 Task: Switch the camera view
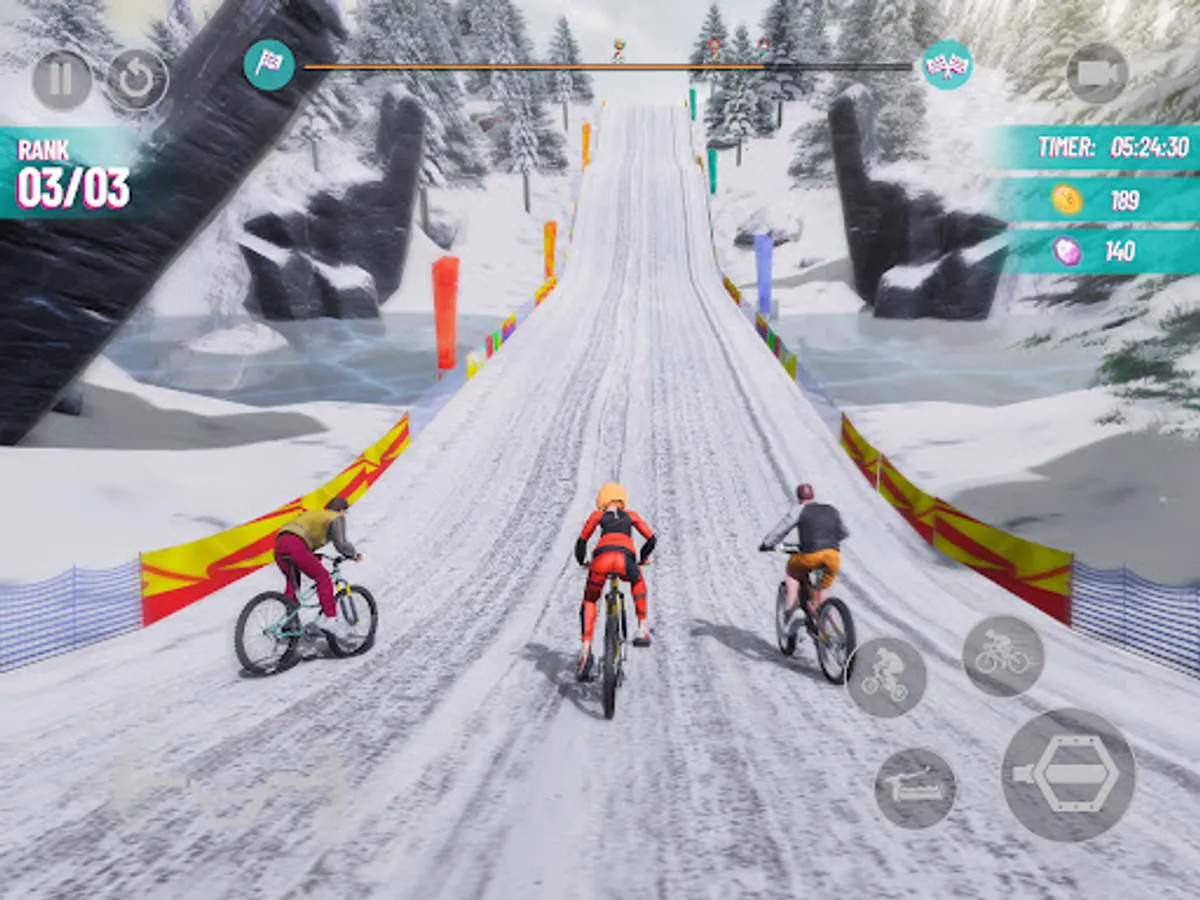[x=1097, y=73]
